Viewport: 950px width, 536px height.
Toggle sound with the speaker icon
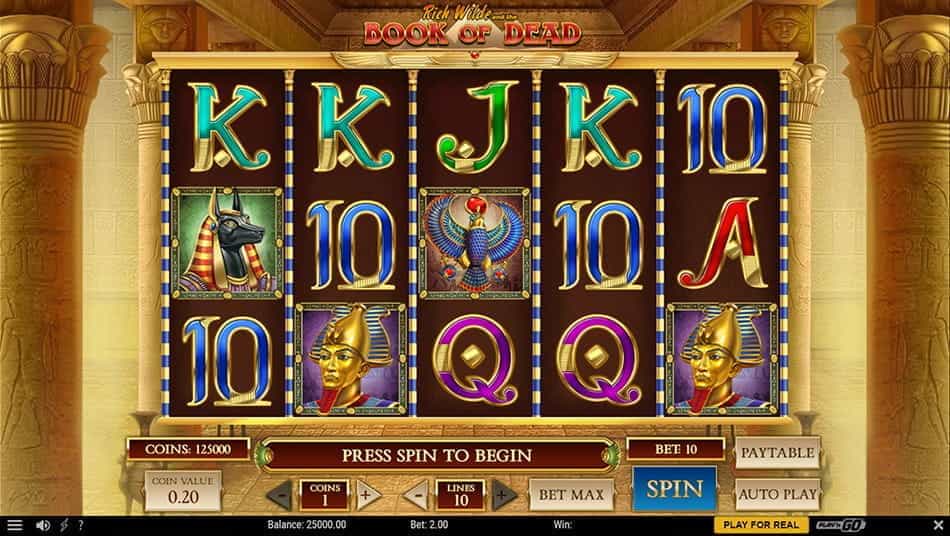tap(43, 525)
